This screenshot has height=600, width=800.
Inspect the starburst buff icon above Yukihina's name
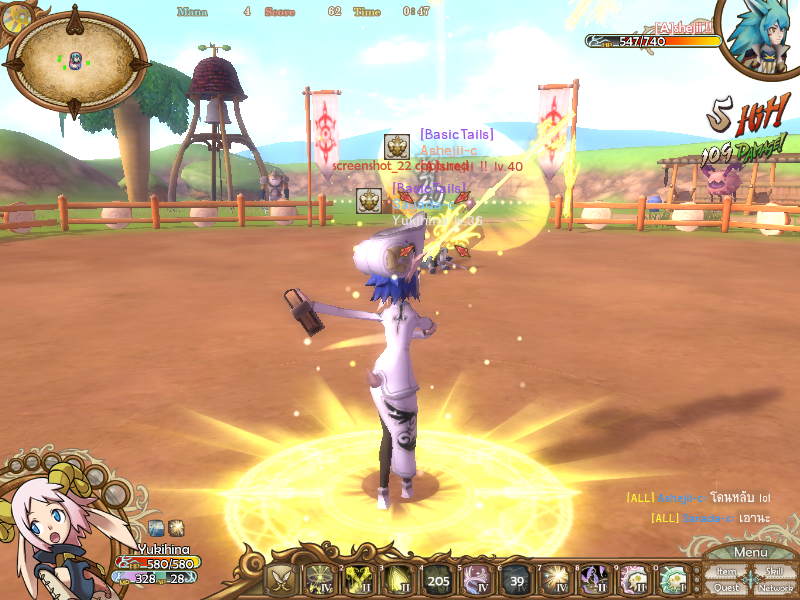click(175, 527)
